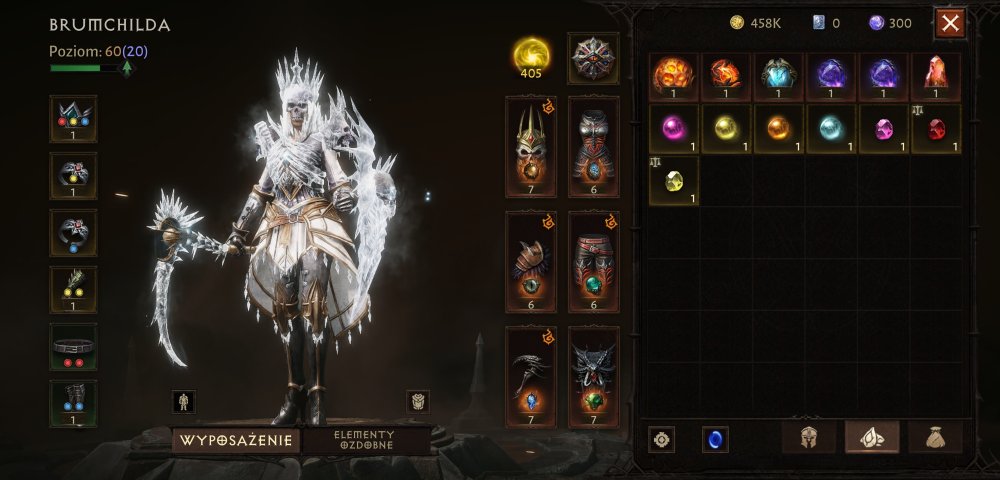The height and width of the screenshot is (480, 1000).
Task: Pick the cyan round gem in inventory
Action: [831, 129]
